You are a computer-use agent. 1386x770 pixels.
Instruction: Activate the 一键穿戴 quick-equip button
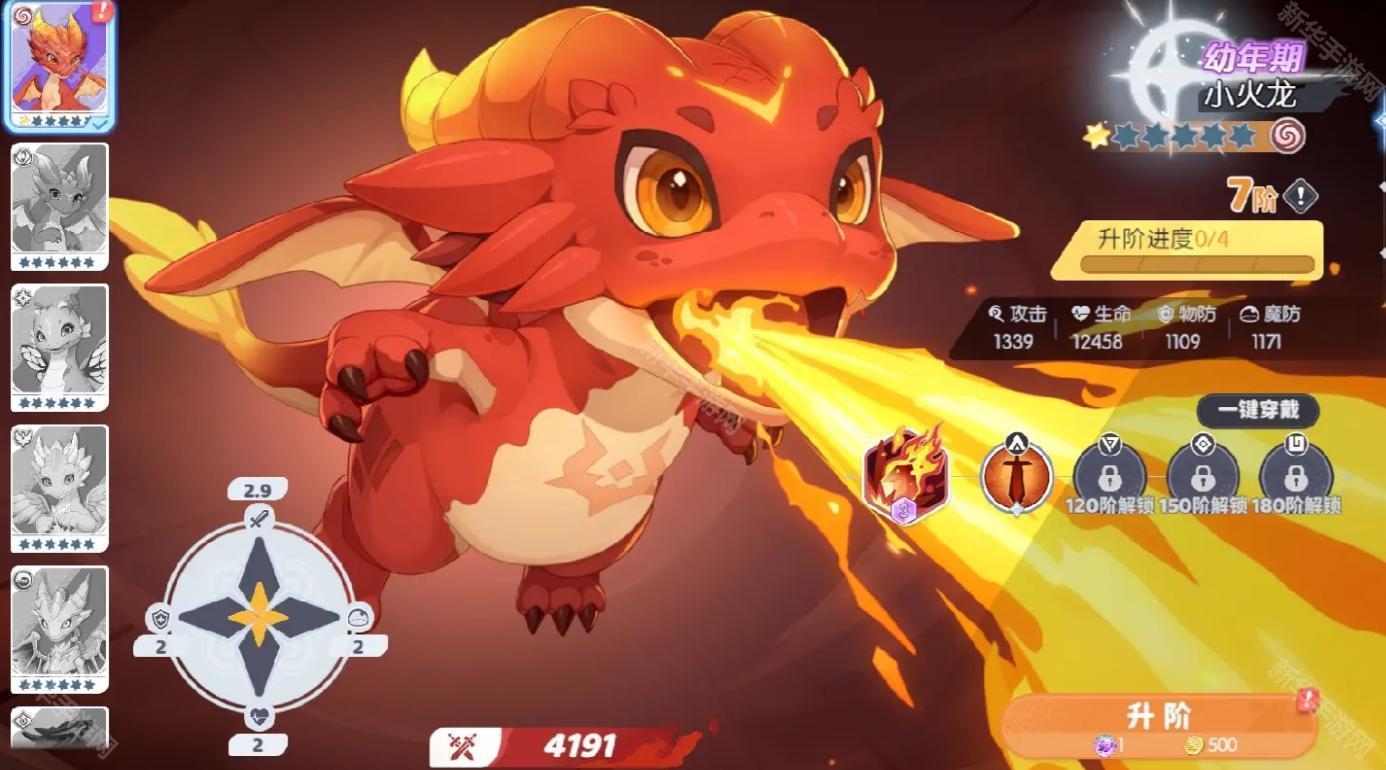pos(1257,411)
